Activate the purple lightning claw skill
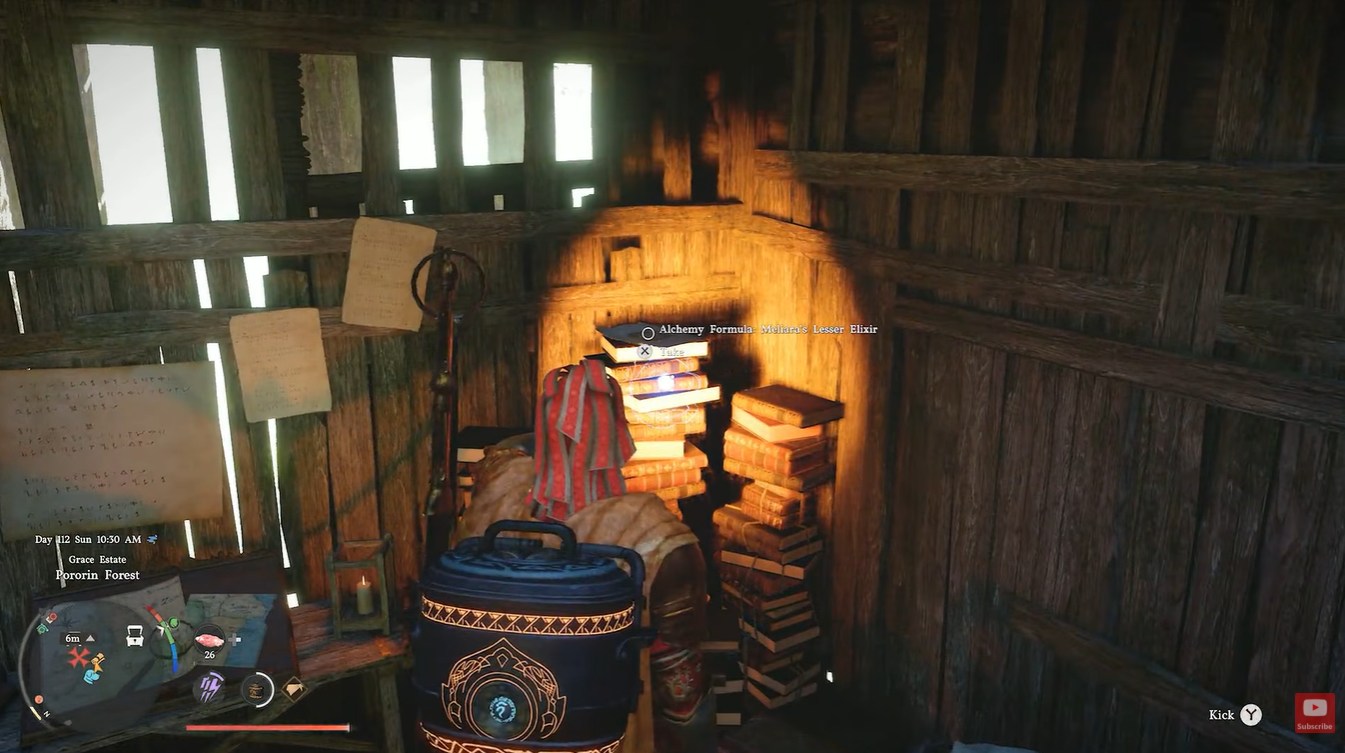The height and width of the screenshot is (753, 1345). click(x=209, y=688)
